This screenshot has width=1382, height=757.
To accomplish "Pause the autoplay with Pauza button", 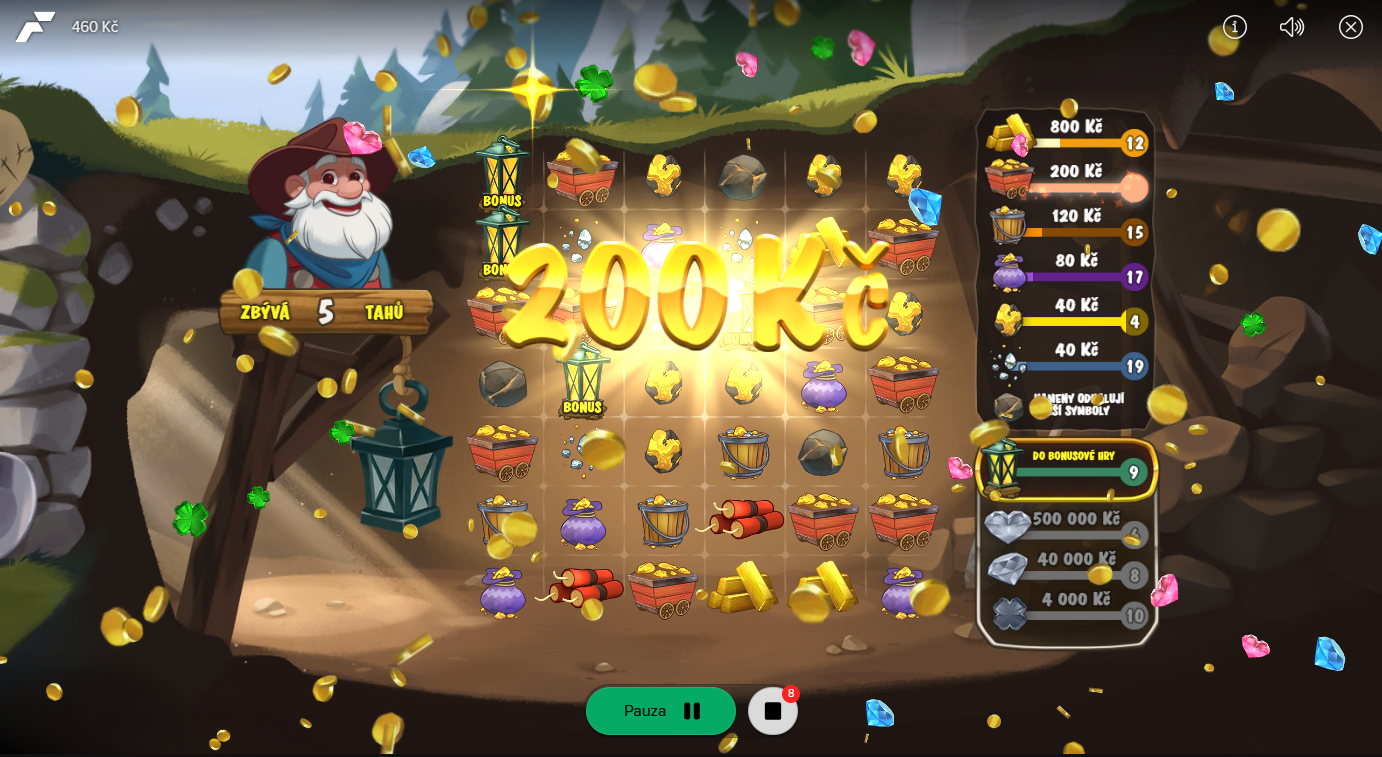I will [x=660, y=711].
